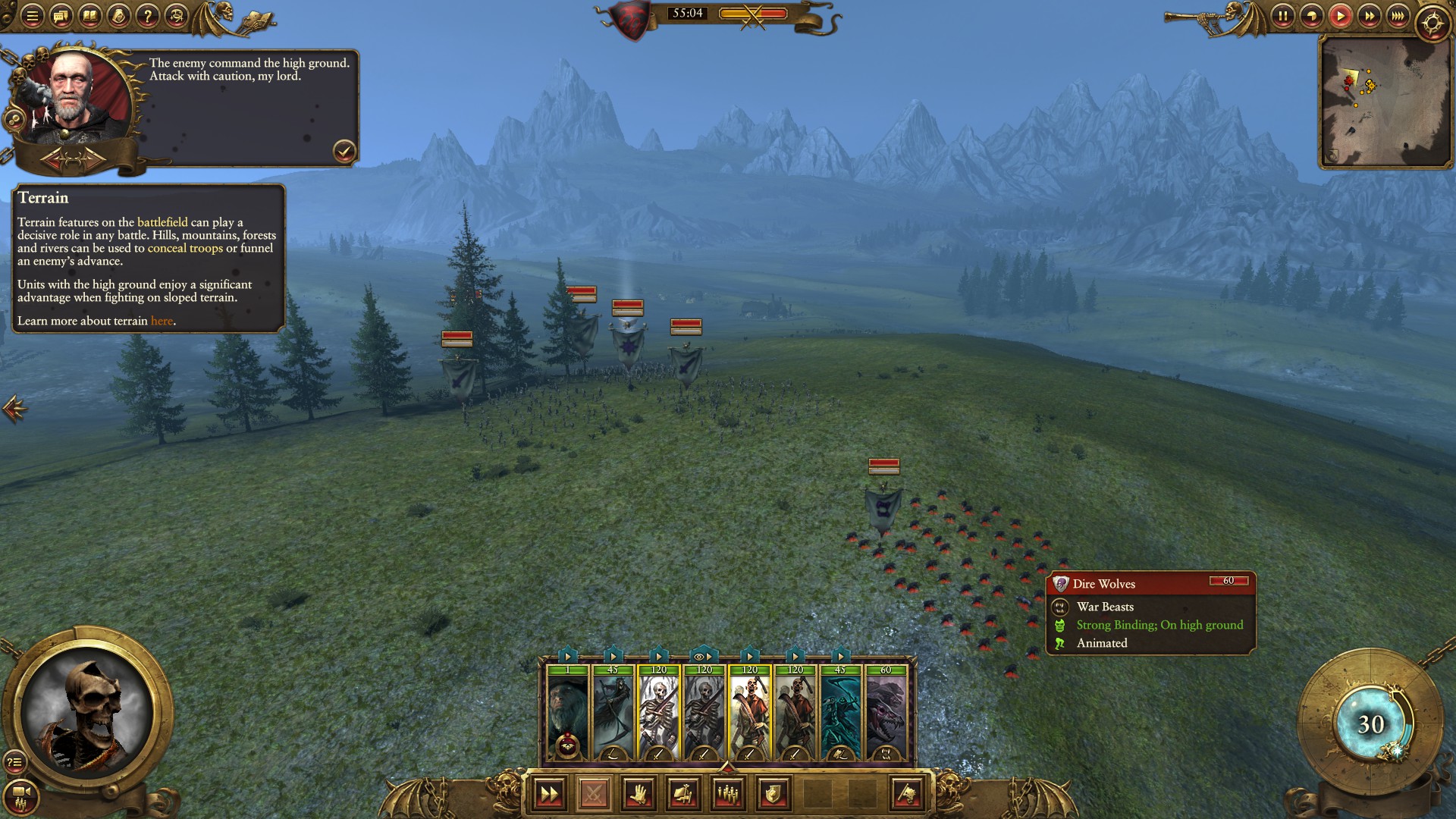
Task: Dismiss the advisor message with the checkmark
Action: 344,151
